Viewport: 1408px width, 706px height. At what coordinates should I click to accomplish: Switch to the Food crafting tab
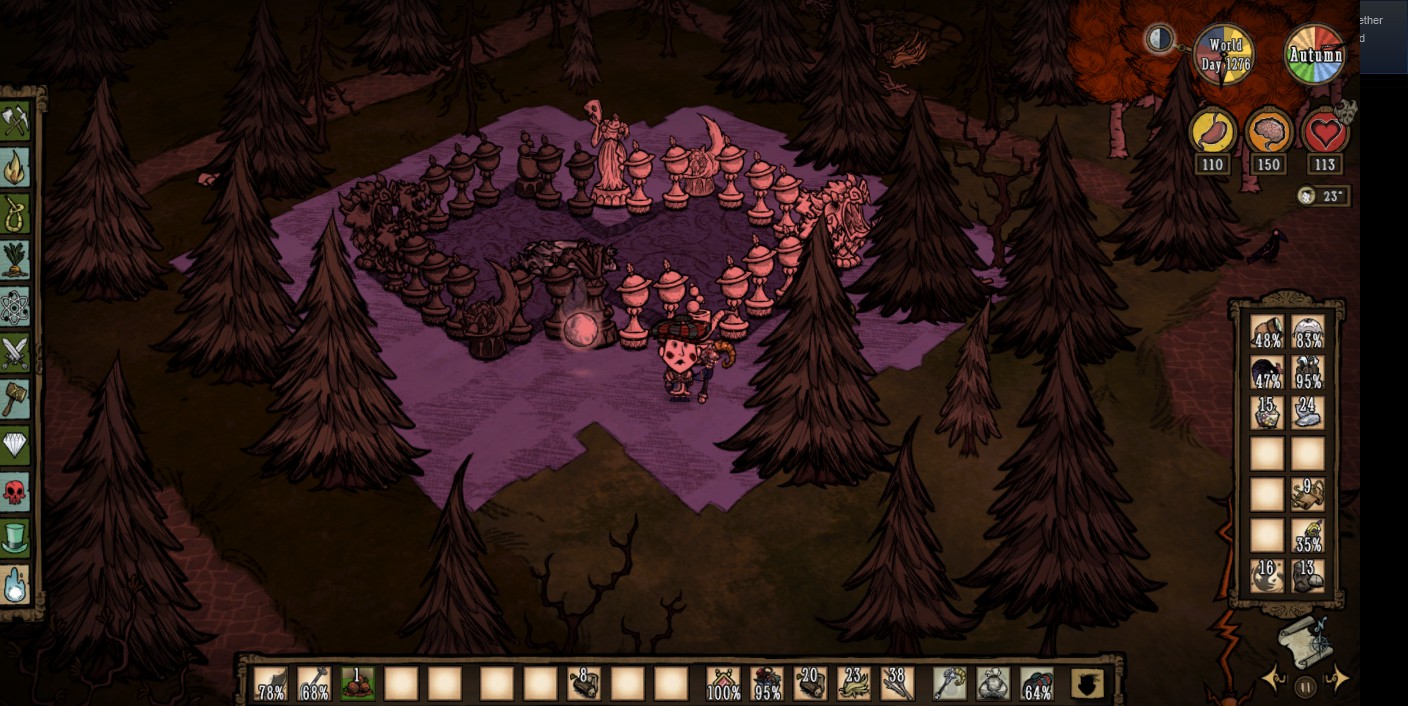pos(15,260)
